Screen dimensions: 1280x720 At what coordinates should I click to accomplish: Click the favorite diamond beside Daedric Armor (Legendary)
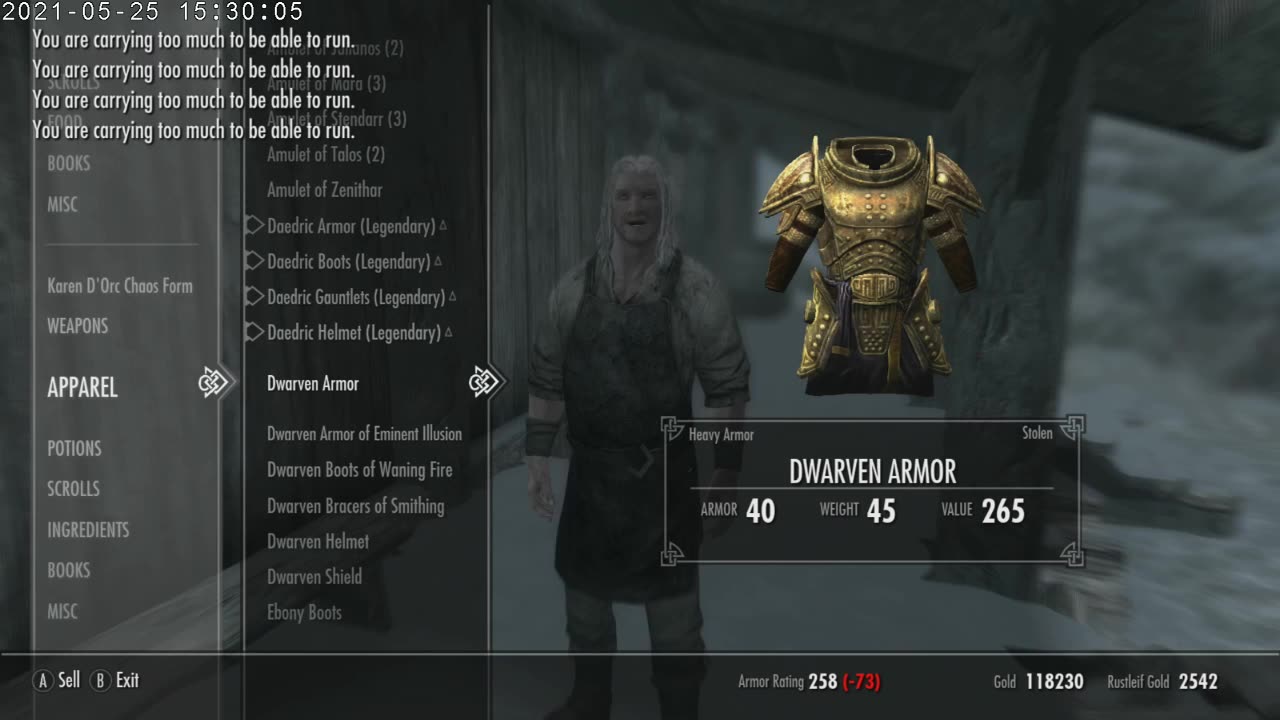tap(252, 225)
